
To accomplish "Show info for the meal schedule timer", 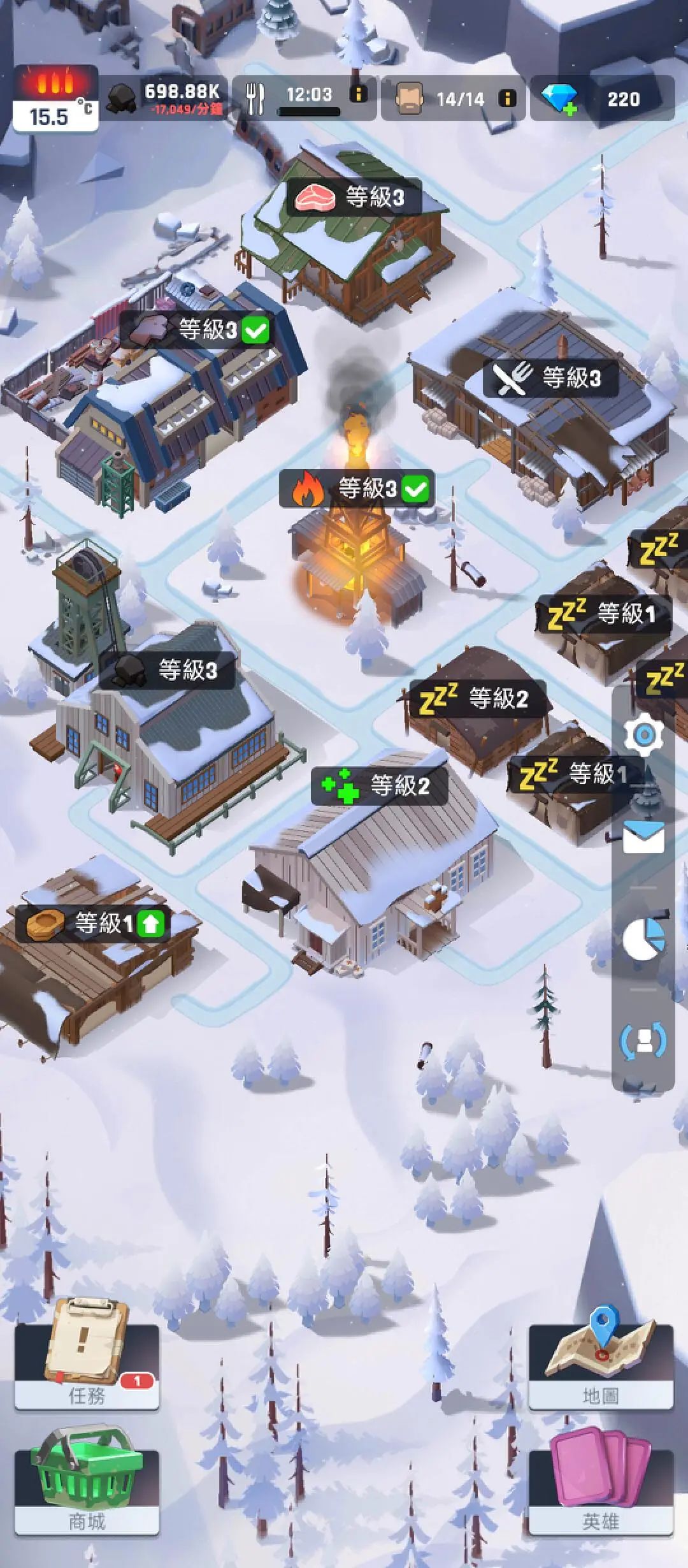I will click(x=359, y=94).
